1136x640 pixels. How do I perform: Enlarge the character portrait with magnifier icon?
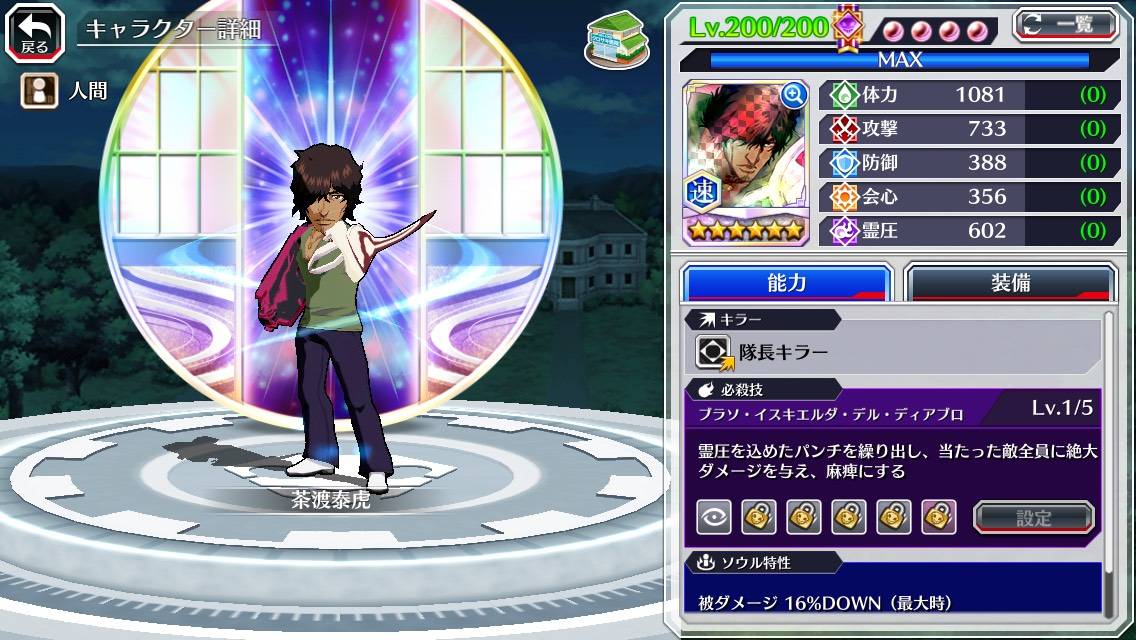[x=794, y=95]
